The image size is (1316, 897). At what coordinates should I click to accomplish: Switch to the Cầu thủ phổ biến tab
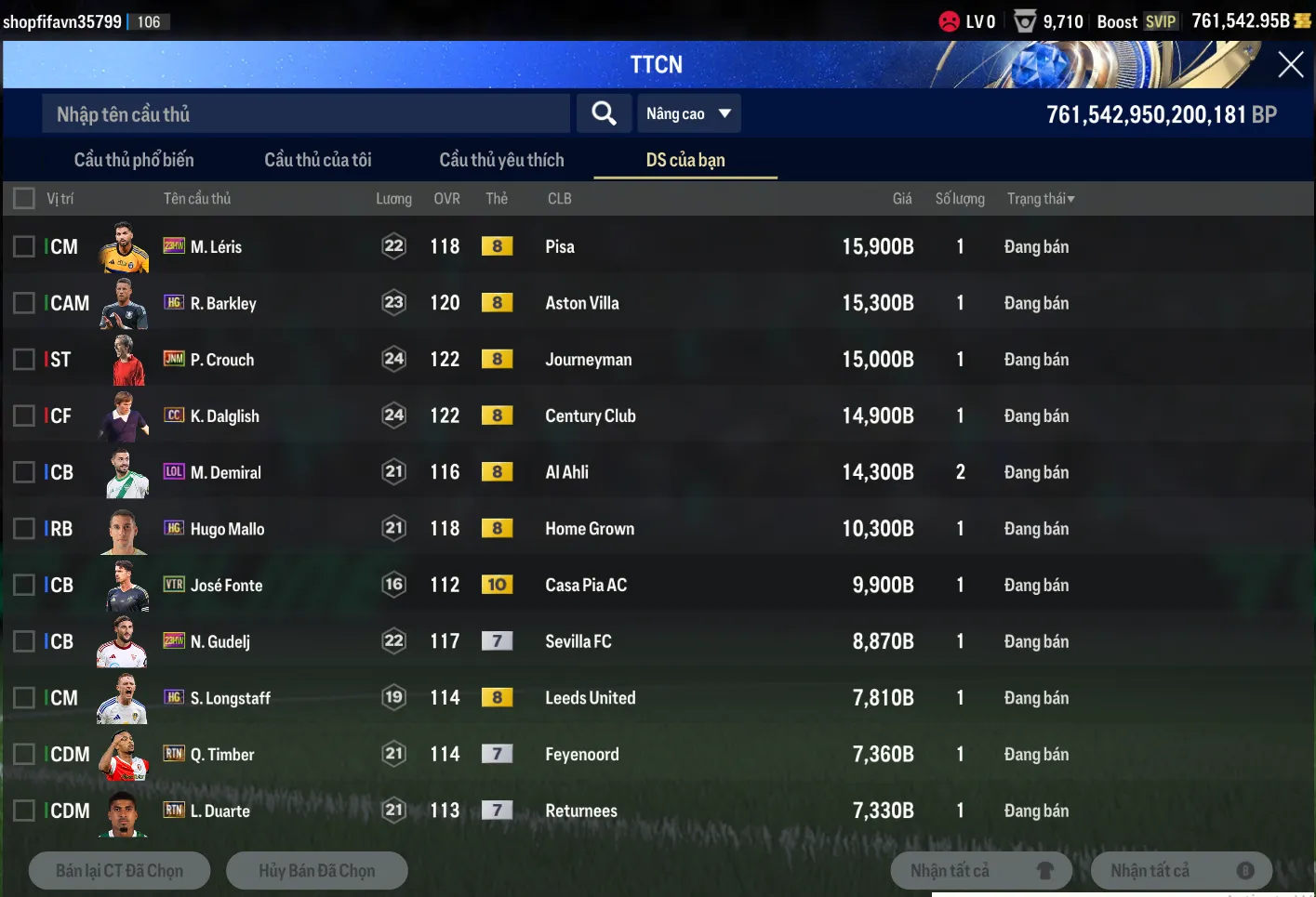[x=134, y=160]
